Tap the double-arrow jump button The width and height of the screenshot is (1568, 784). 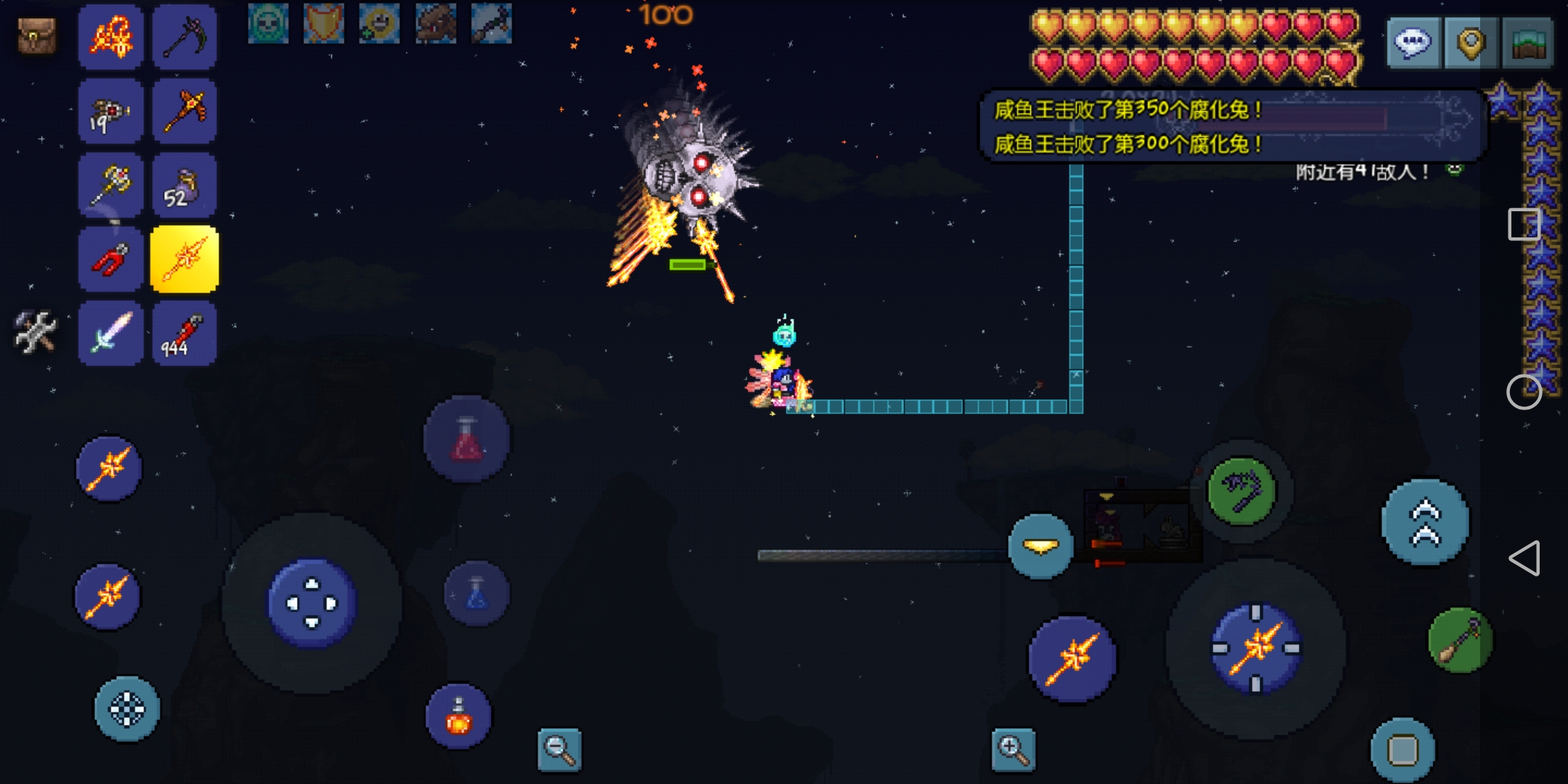click(x=1425, y=523)
